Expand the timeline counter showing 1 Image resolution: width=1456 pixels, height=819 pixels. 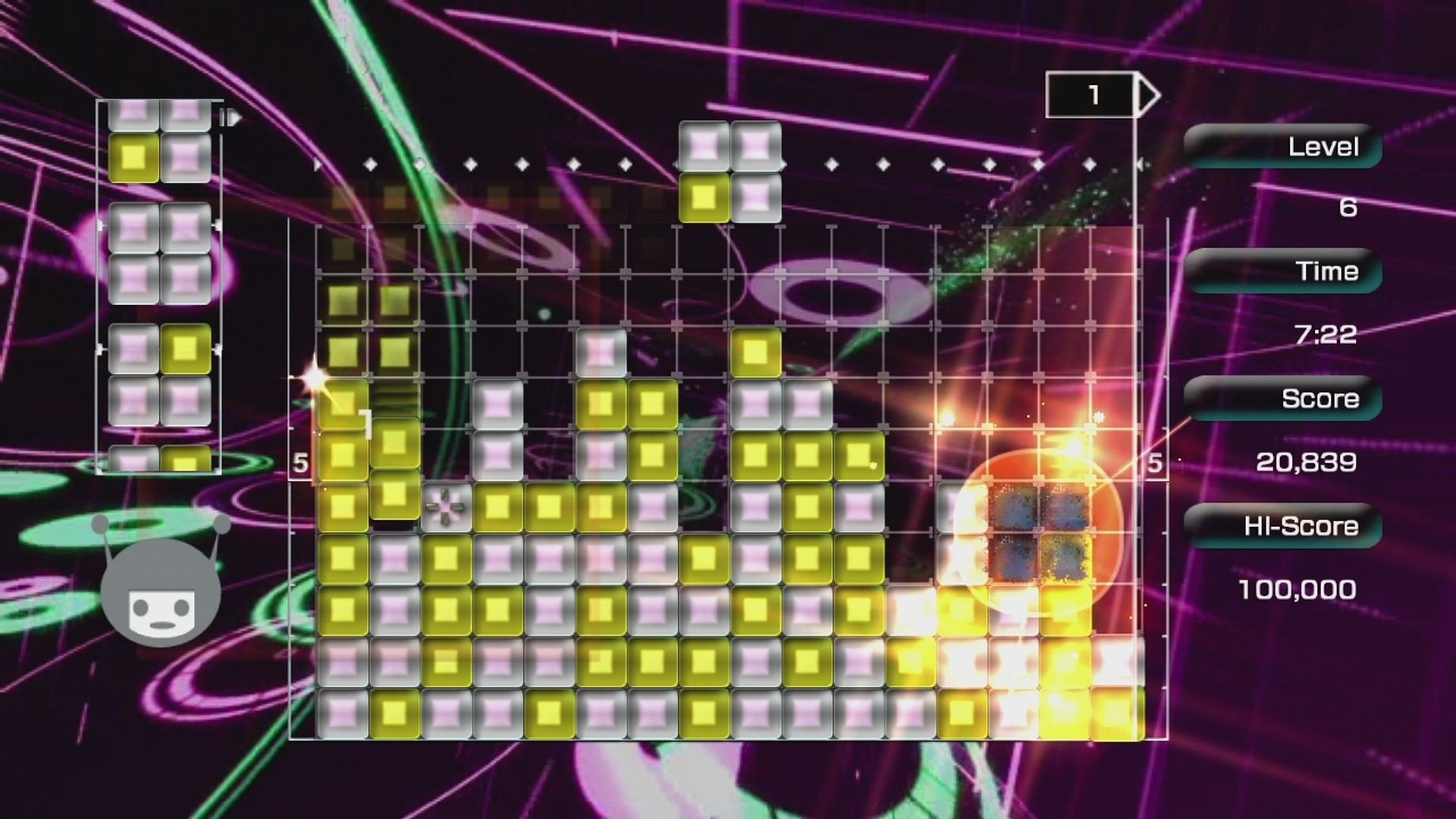[1093, 94]
